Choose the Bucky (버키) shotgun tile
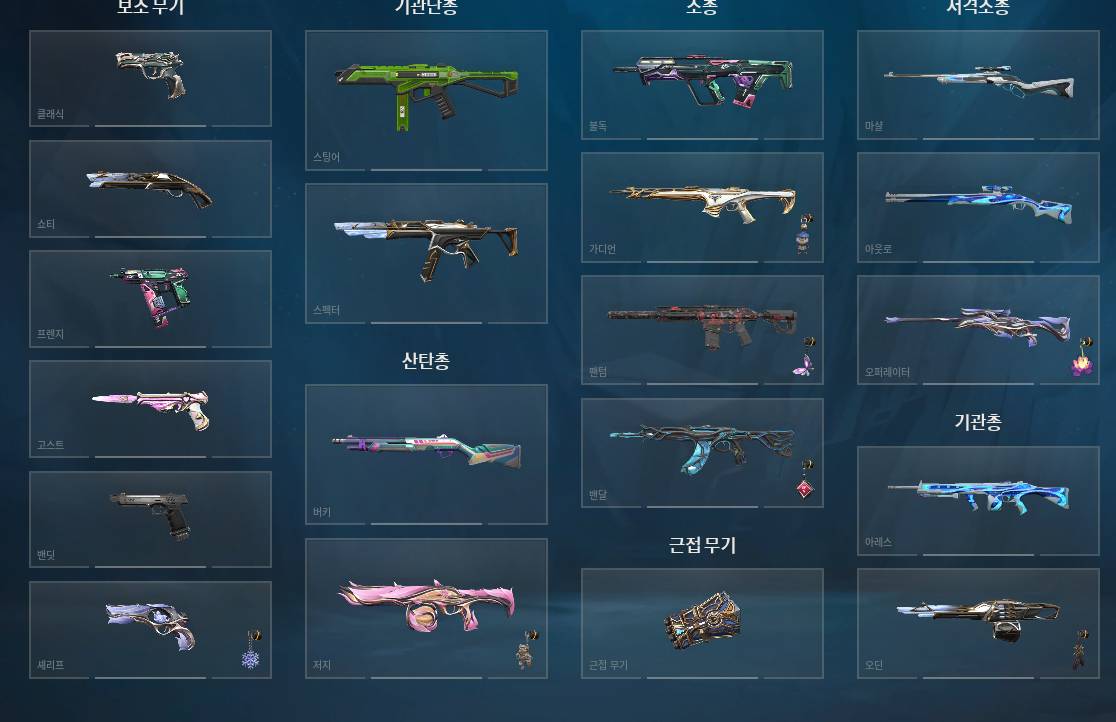The width and height of the screenshot is (1116, 722). pyautogui.click(x=426, y=453)
